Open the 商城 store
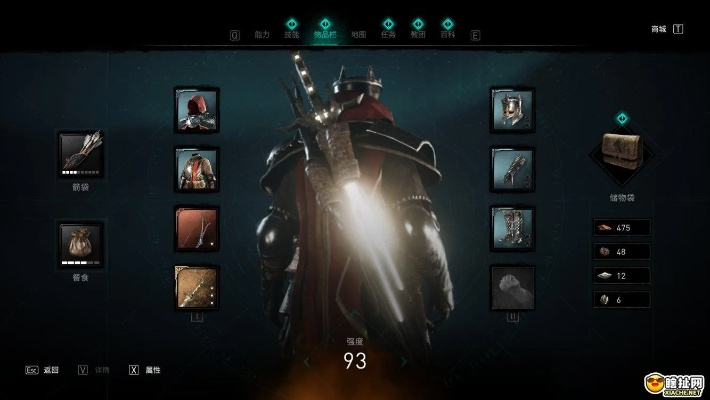This screenshot has height=400, width=710. click(x=659, y=29)
